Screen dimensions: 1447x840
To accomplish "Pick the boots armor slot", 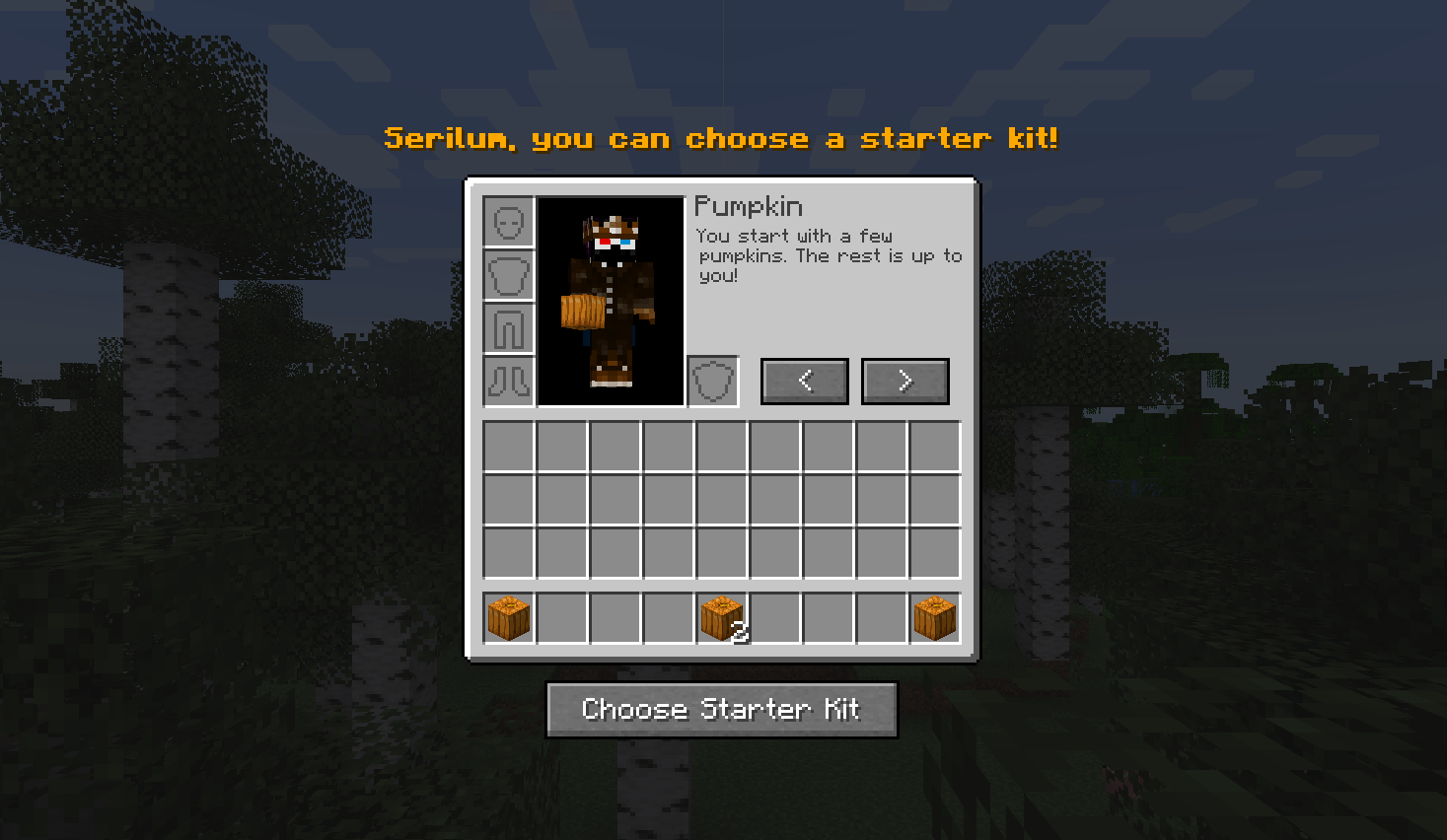I will coord(509,381).
